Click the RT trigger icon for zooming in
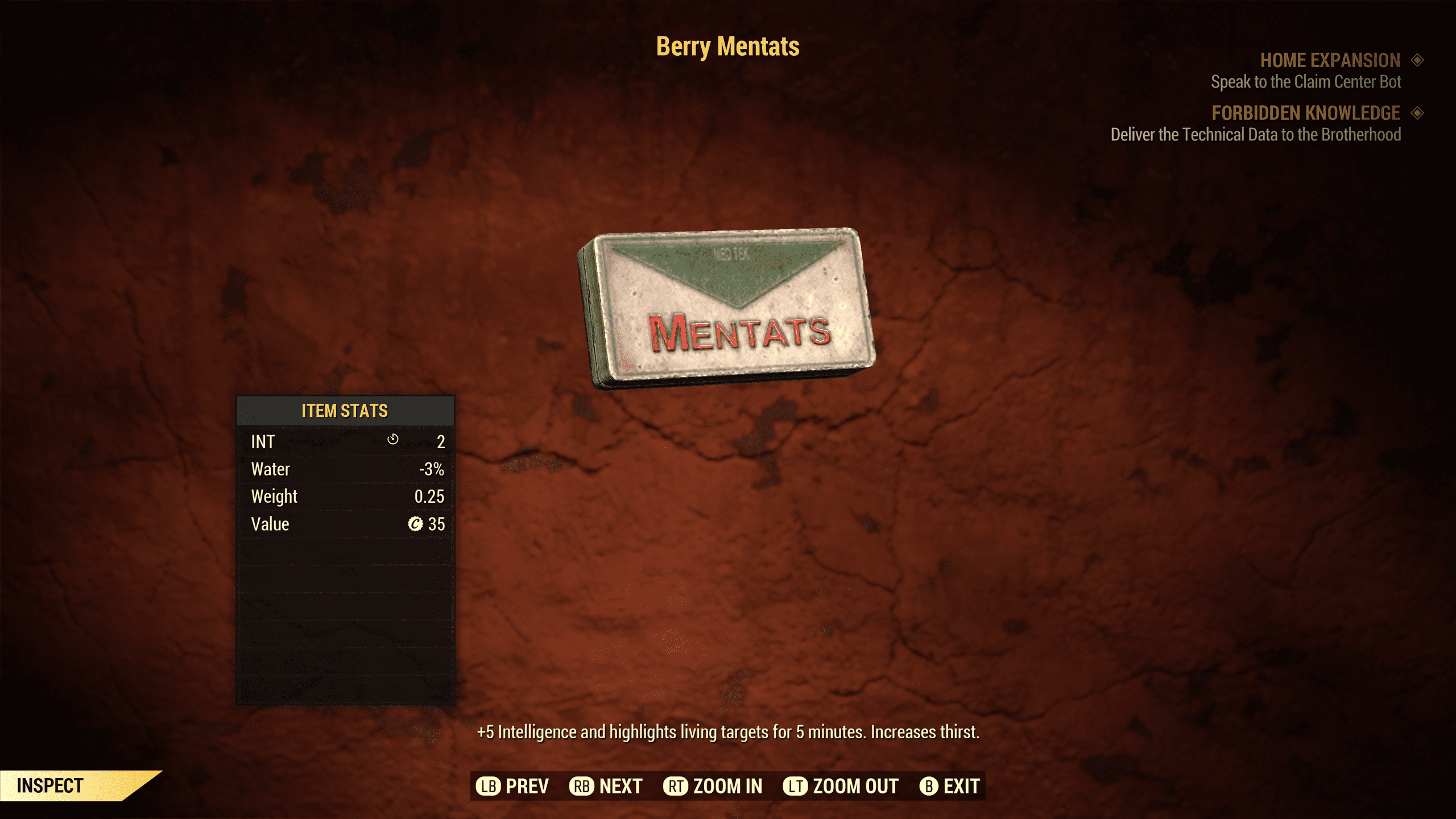The height and width of the screenshot is (819, 1456). [675, 786]
